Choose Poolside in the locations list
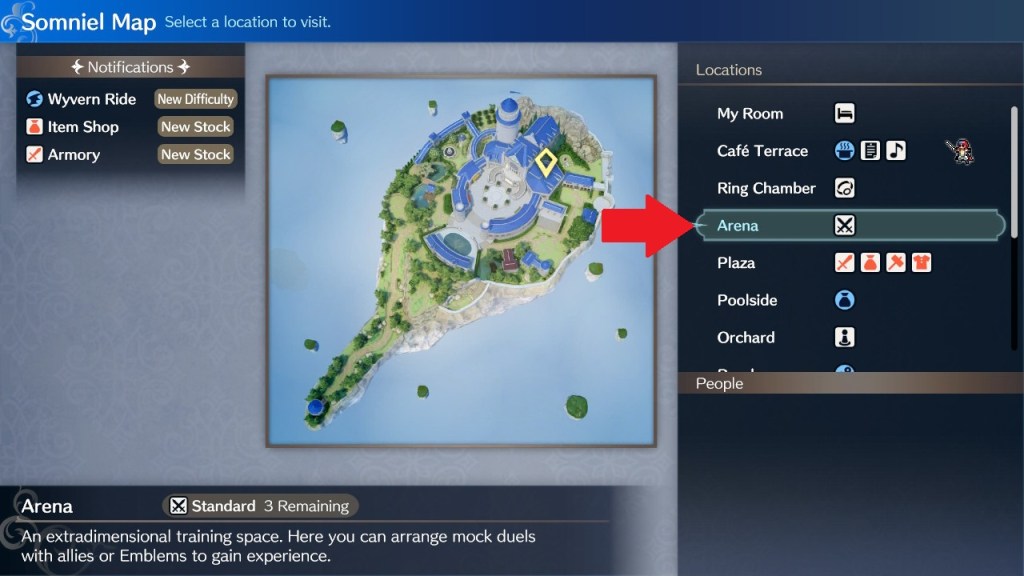The image size is (1024, 576). [x=747, y=300]
